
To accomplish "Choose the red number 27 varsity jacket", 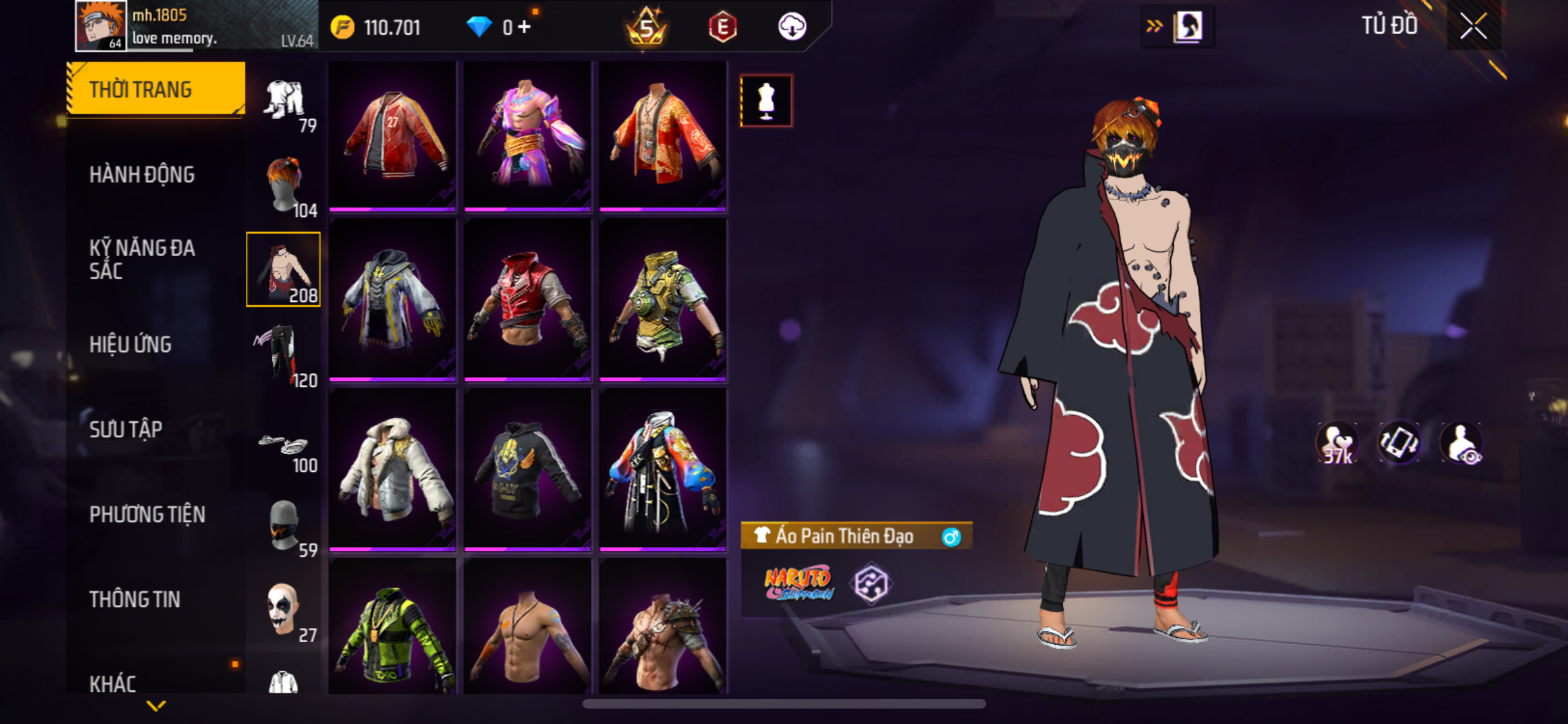I will pyautogui.click(x=393, y=136).
